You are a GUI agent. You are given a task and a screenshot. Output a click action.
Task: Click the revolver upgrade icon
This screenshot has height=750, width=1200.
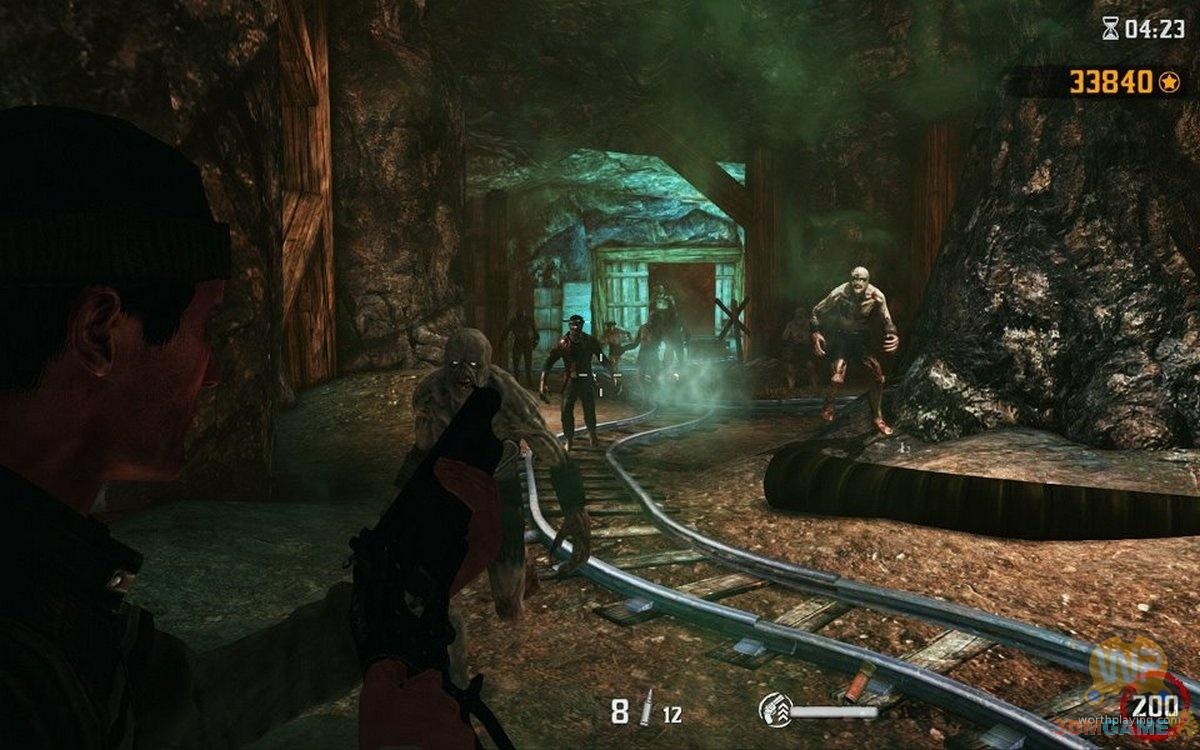(774, 710)
